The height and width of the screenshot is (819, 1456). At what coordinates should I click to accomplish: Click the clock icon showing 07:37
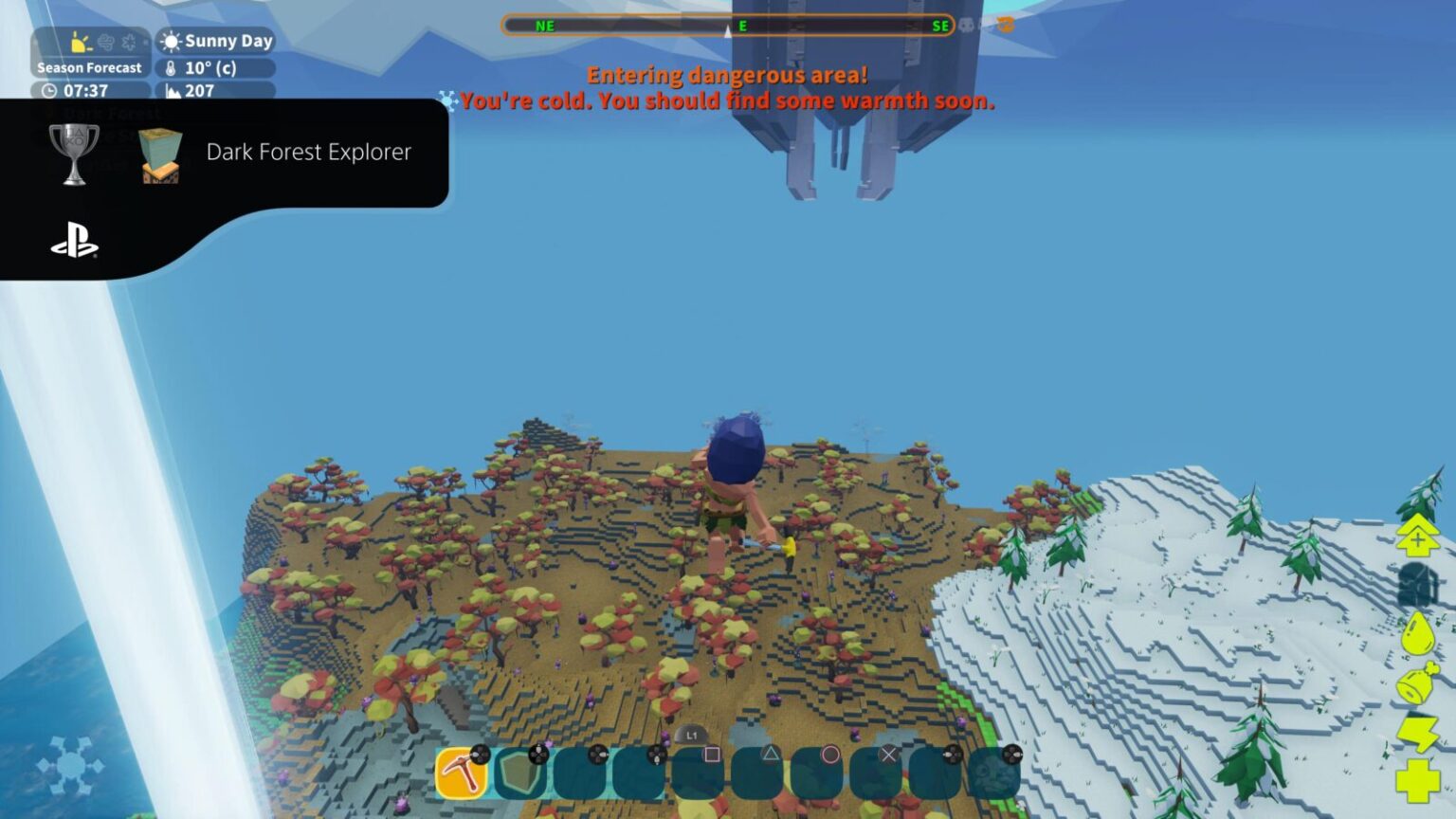pyautogui.click(x=49, y=89)
